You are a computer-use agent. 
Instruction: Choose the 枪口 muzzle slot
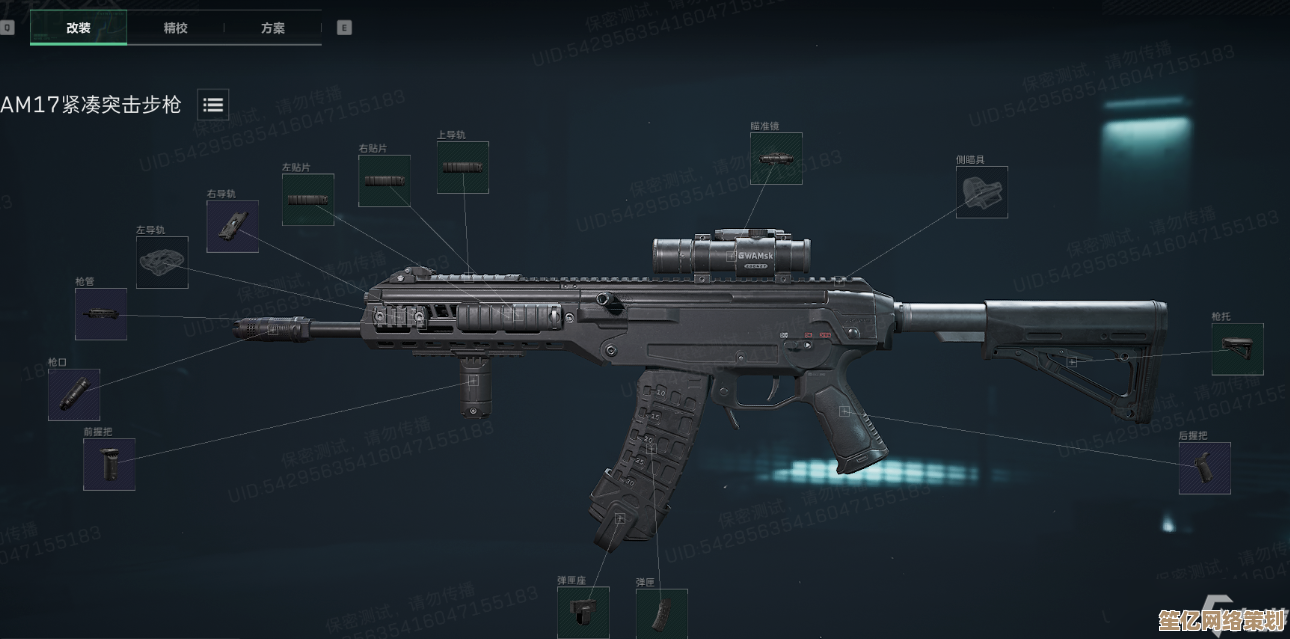pyautogui.click(x=74, y=394)
